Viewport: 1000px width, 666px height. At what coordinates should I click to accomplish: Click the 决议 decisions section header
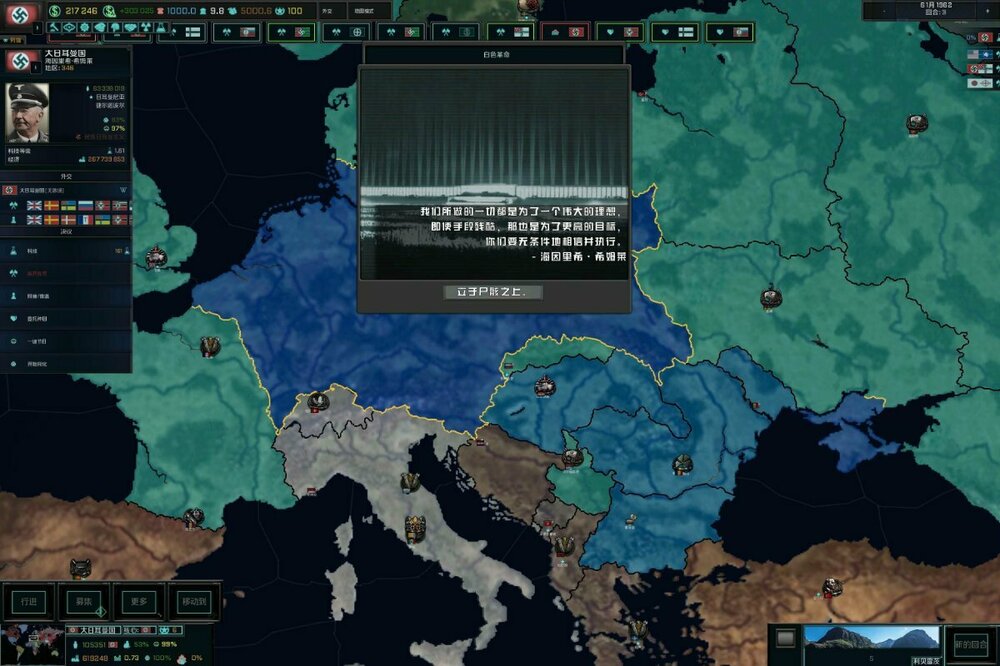point(66,231)
